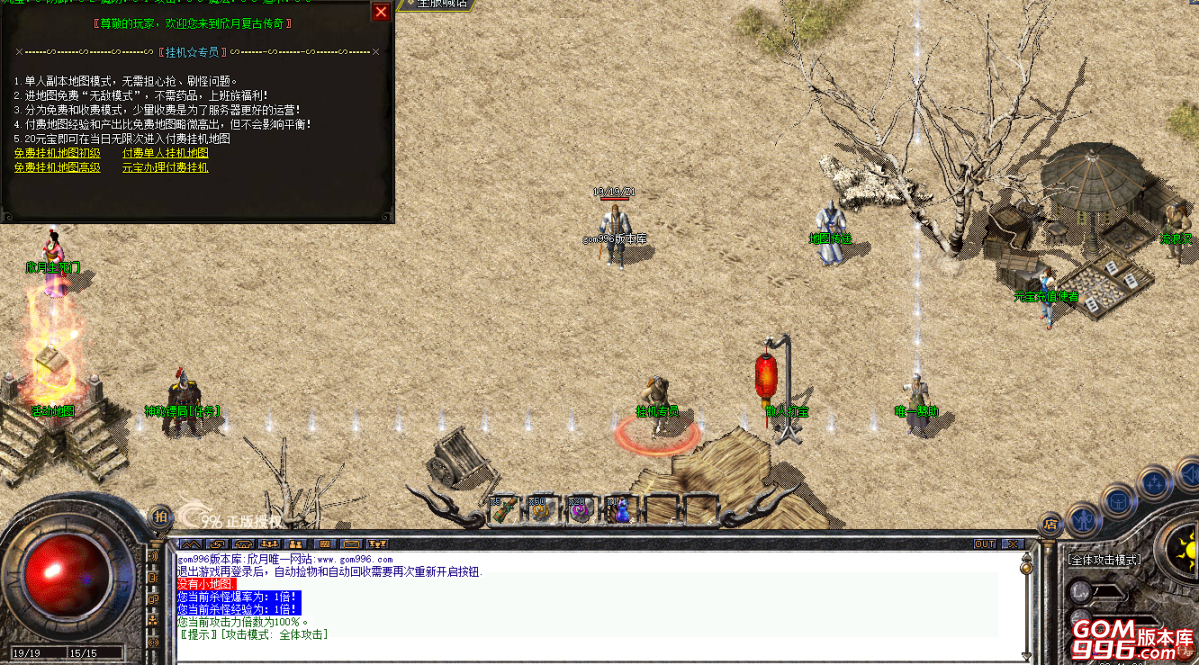Click the OUT button above the chat
Viewport: 1199px width, 665px height.
click(x=985, y=544)
